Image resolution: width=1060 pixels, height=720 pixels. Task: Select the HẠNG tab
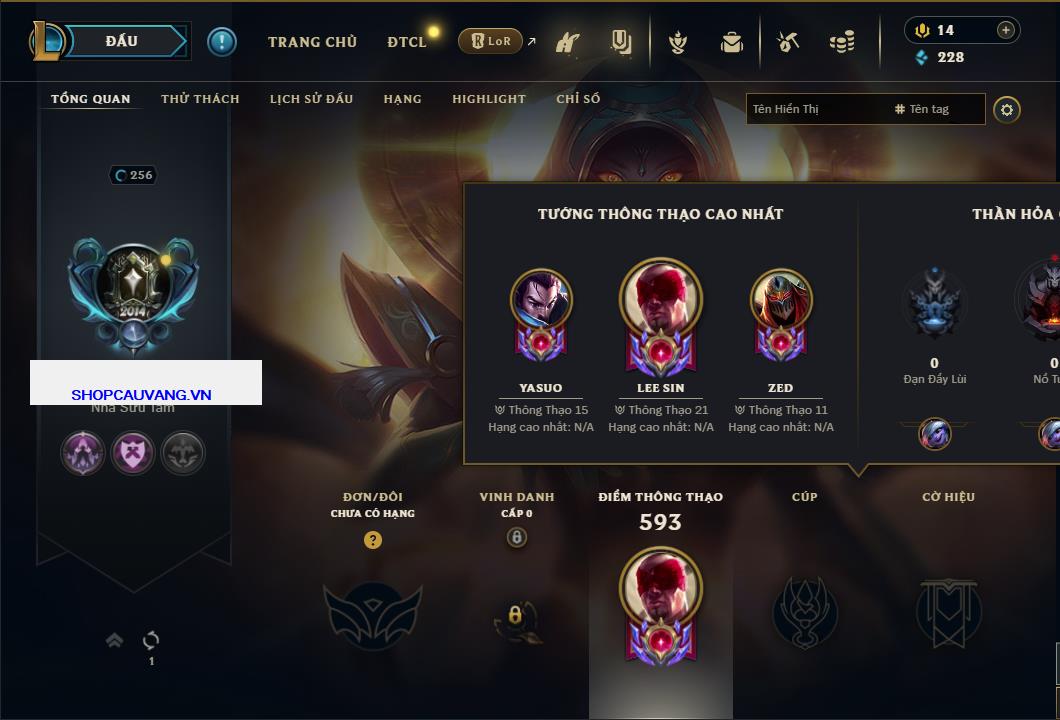[x=402, y=99]
